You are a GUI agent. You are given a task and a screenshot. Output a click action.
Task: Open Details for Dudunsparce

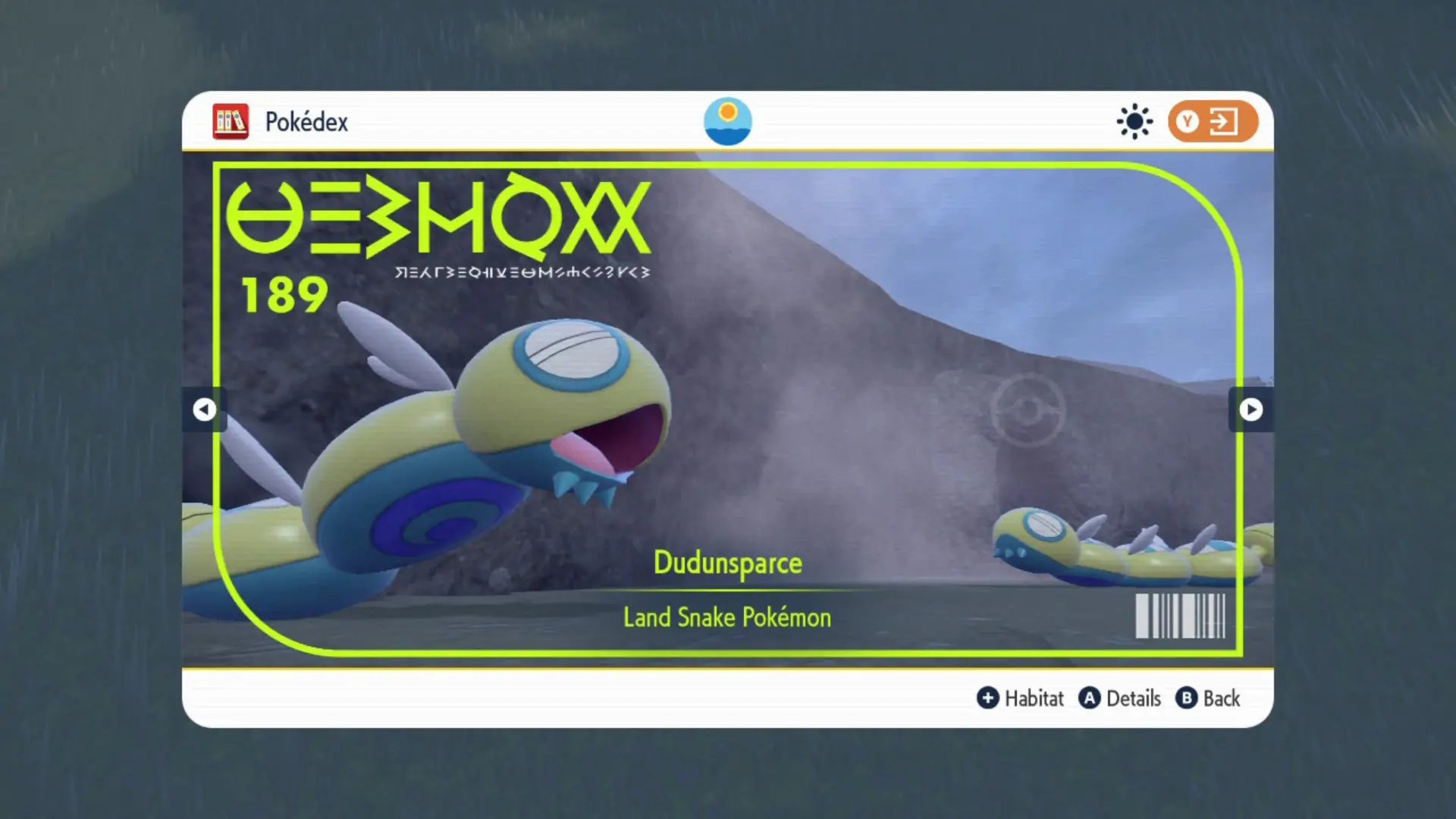(x=1121, y=698)
